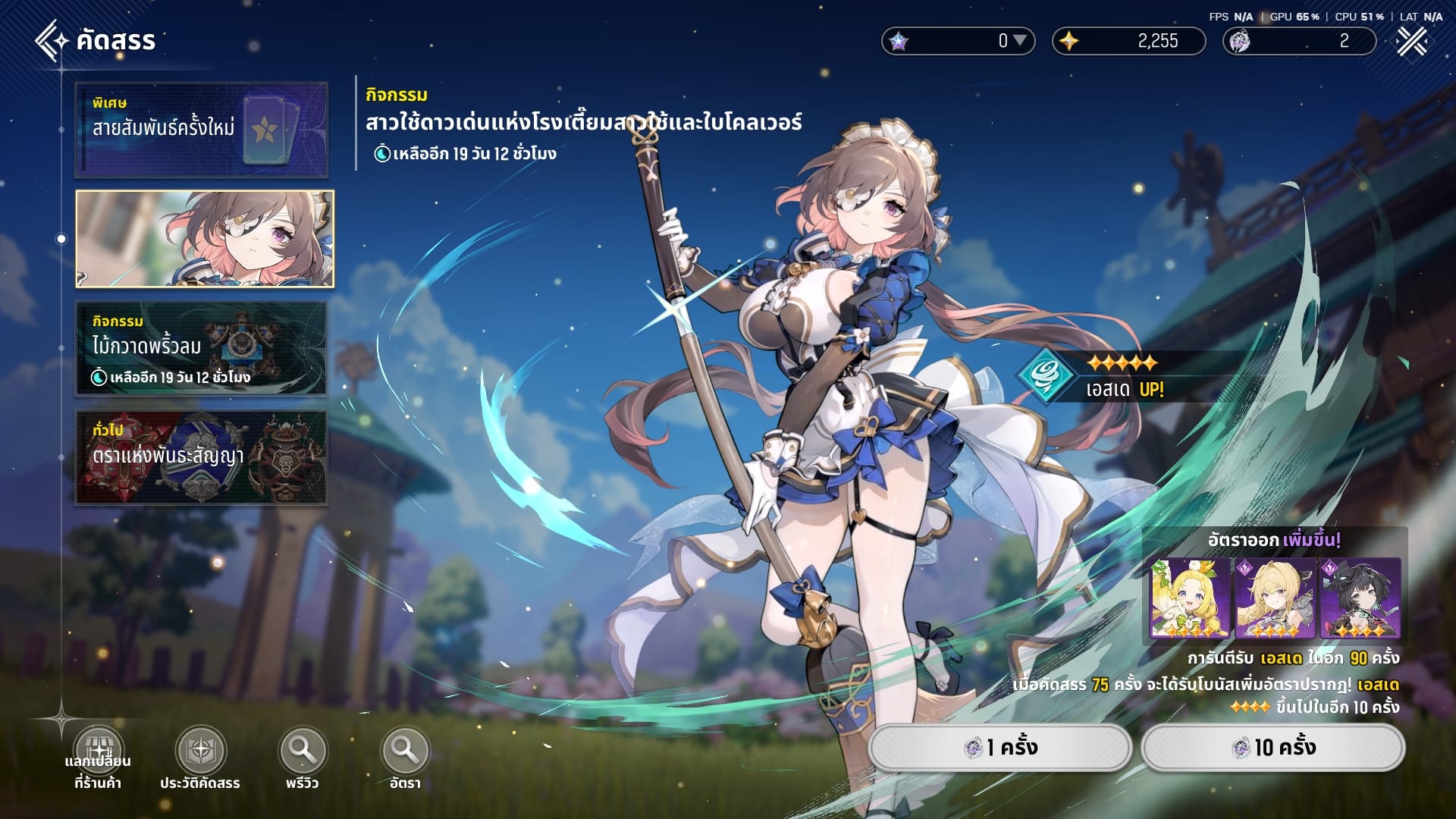
Task: View summon history (ประวัติคัดสรร)
Action: point(200,751)
